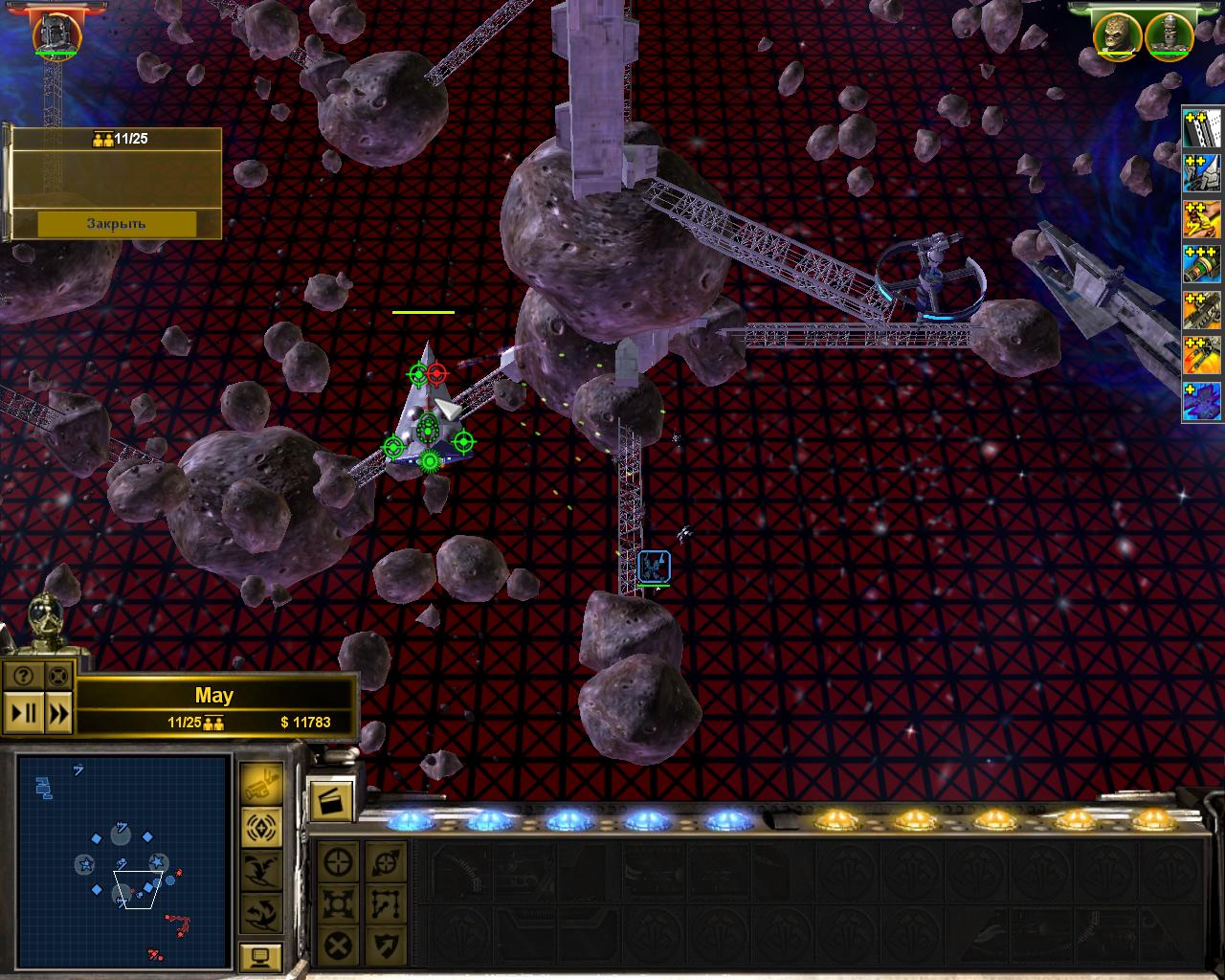The height and width of the screenshot is (980, 1225).
Task: Select the guard shield arrow command
Action: tap(386, 946)
